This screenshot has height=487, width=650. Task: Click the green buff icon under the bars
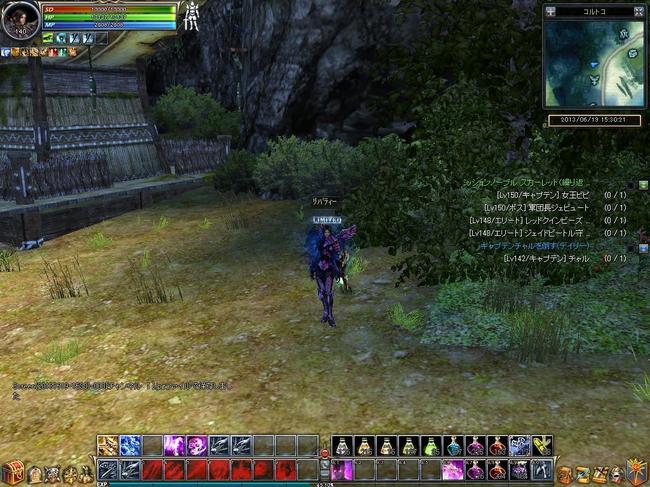point(47,38)
